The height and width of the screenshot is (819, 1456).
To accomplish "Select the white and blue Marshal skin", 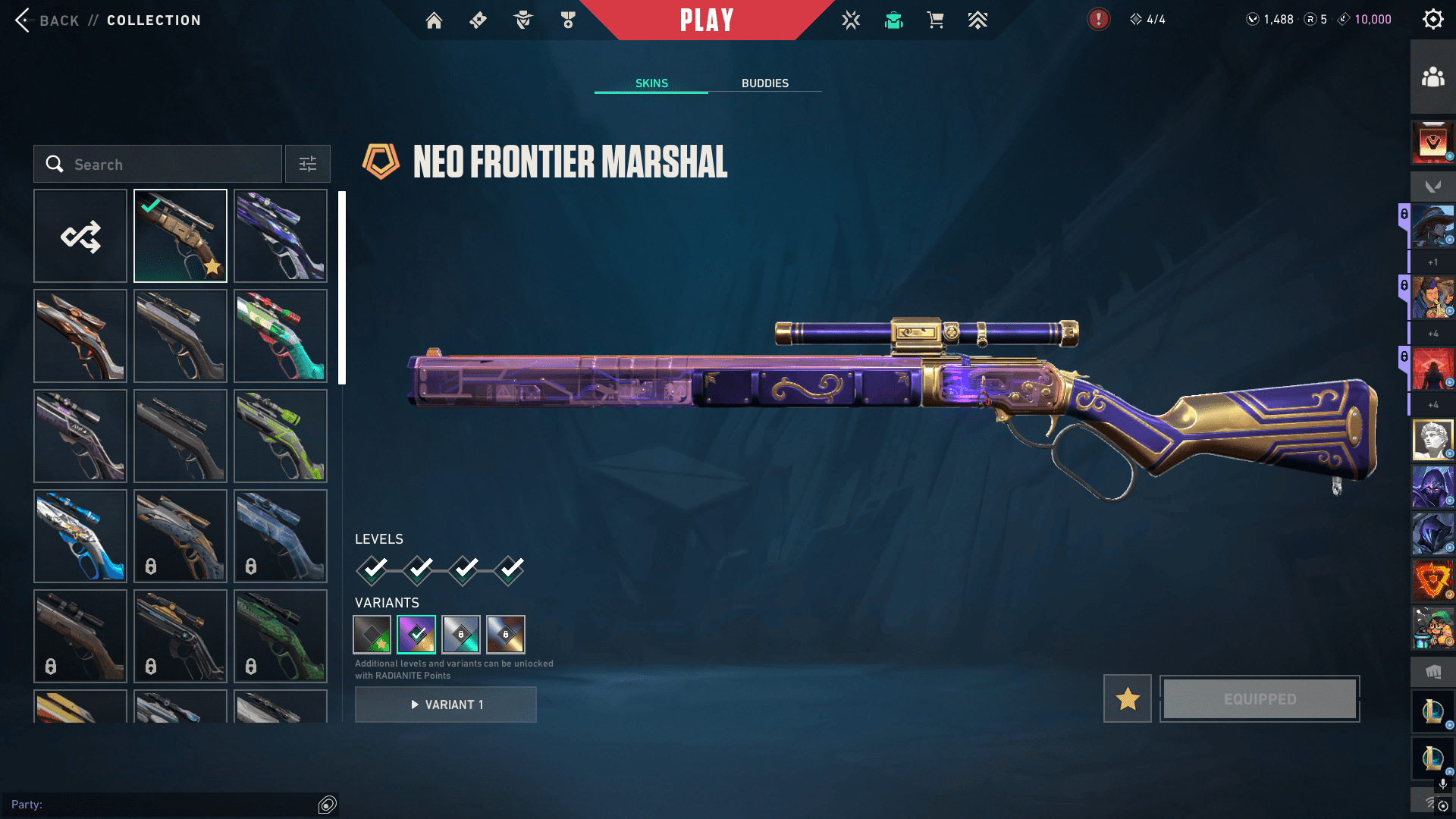I will pos(80,536).
